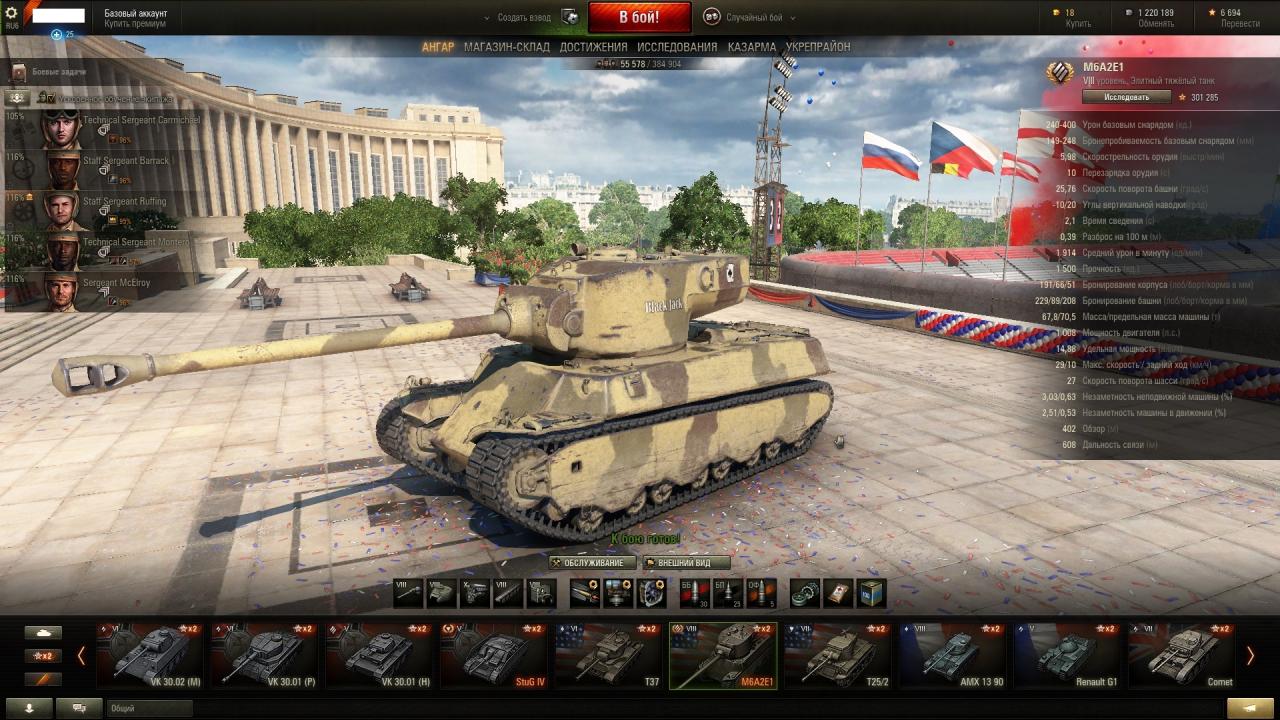The height and width of the screenshot is (720, 1280).
Task: Switch to the МАГАЗИН-СКЛАД tab
Action: point(506,47)
